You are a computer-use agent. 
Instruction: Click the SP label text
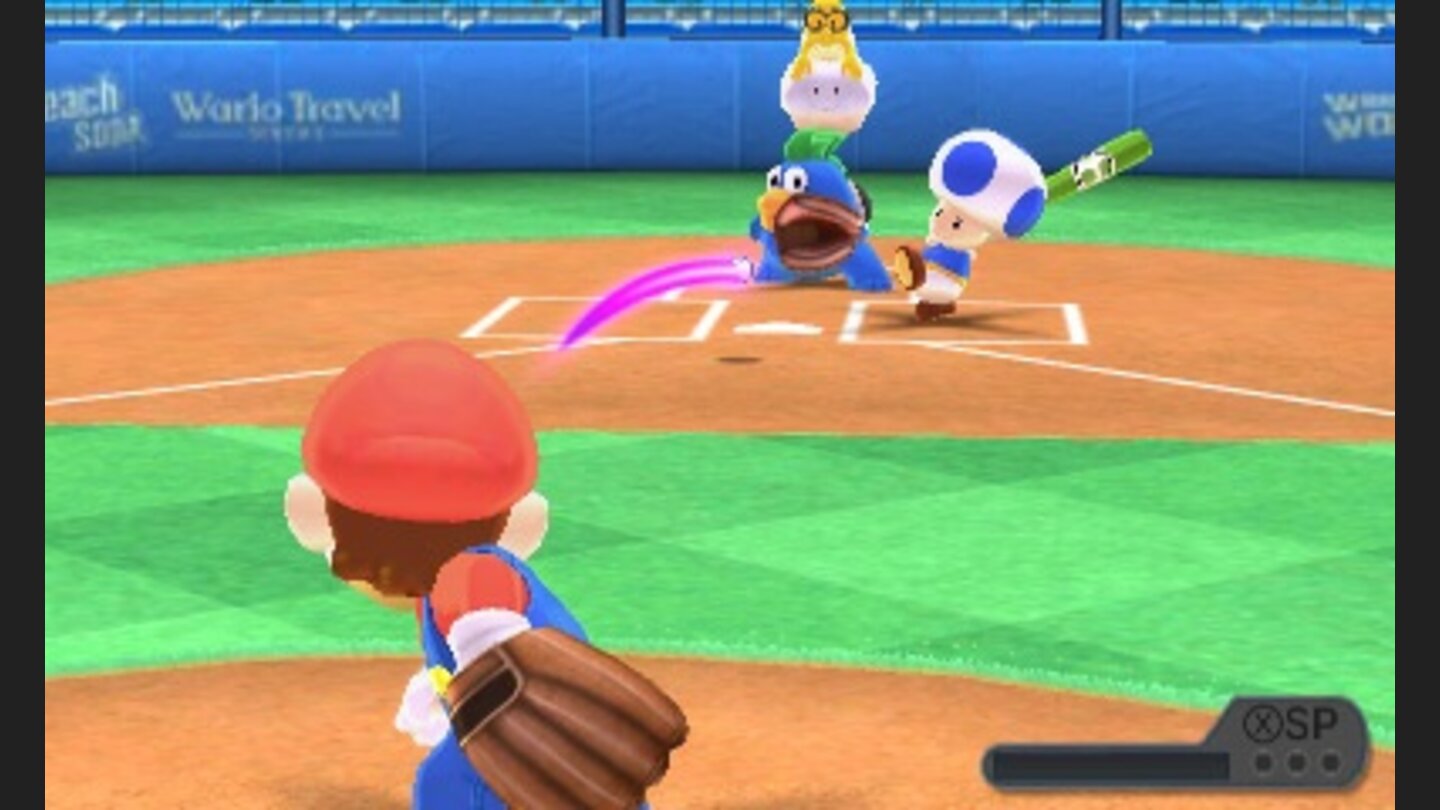coord(1312,724)
